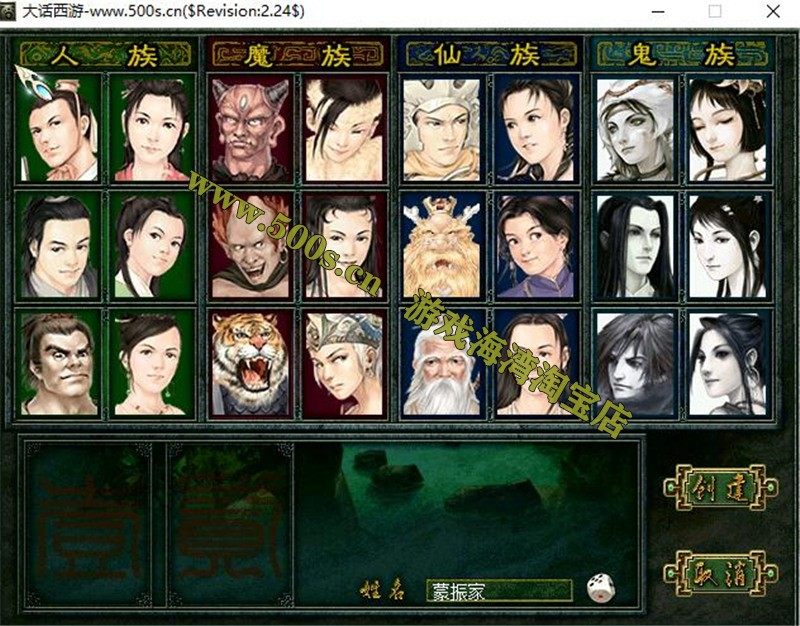Minimize the game window

657,11
